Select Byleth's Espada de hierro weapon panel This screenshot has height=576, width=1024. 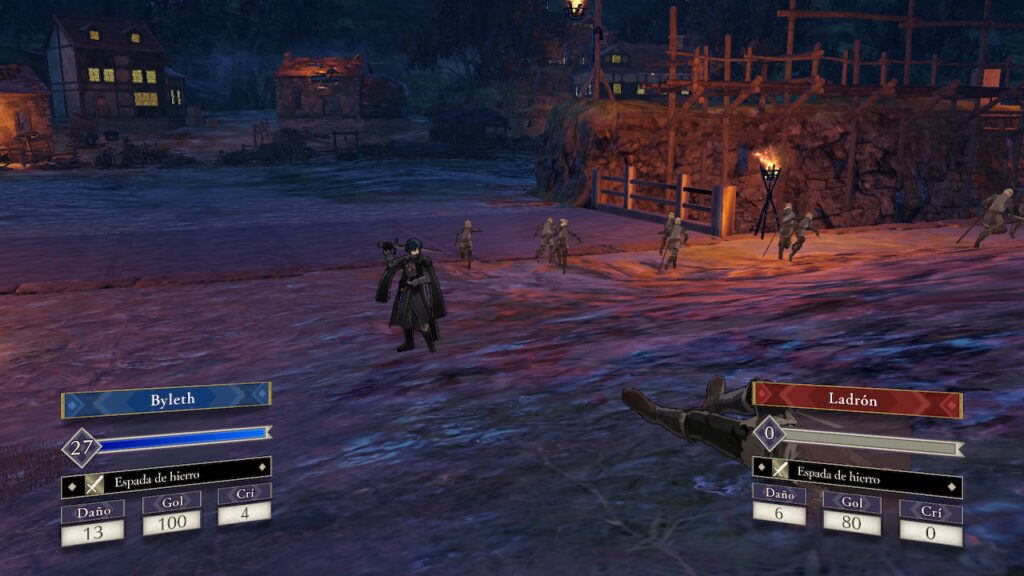[166, 479]
